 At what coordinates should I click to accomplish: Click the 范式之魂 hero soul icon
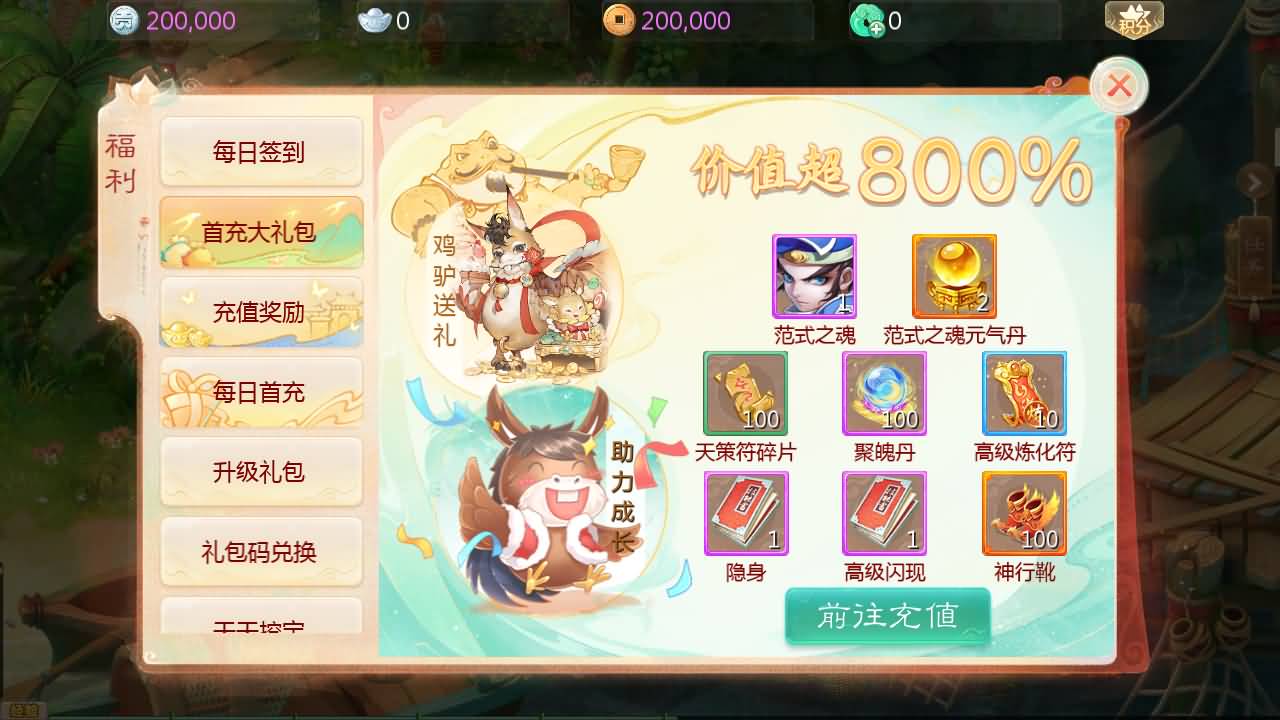coord(813,277)
